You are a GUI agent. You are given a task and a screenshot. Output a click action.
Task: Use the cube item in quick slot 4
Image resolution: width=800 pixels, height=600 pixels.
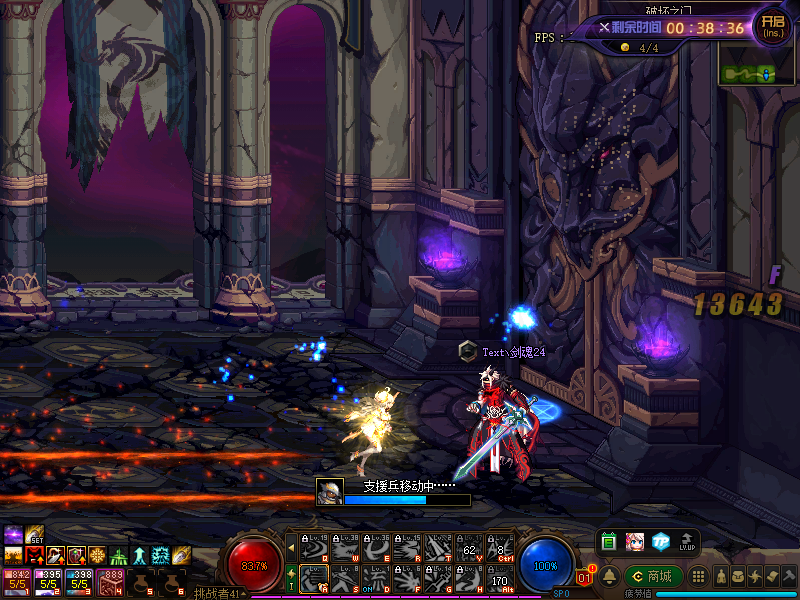[112, 580]
